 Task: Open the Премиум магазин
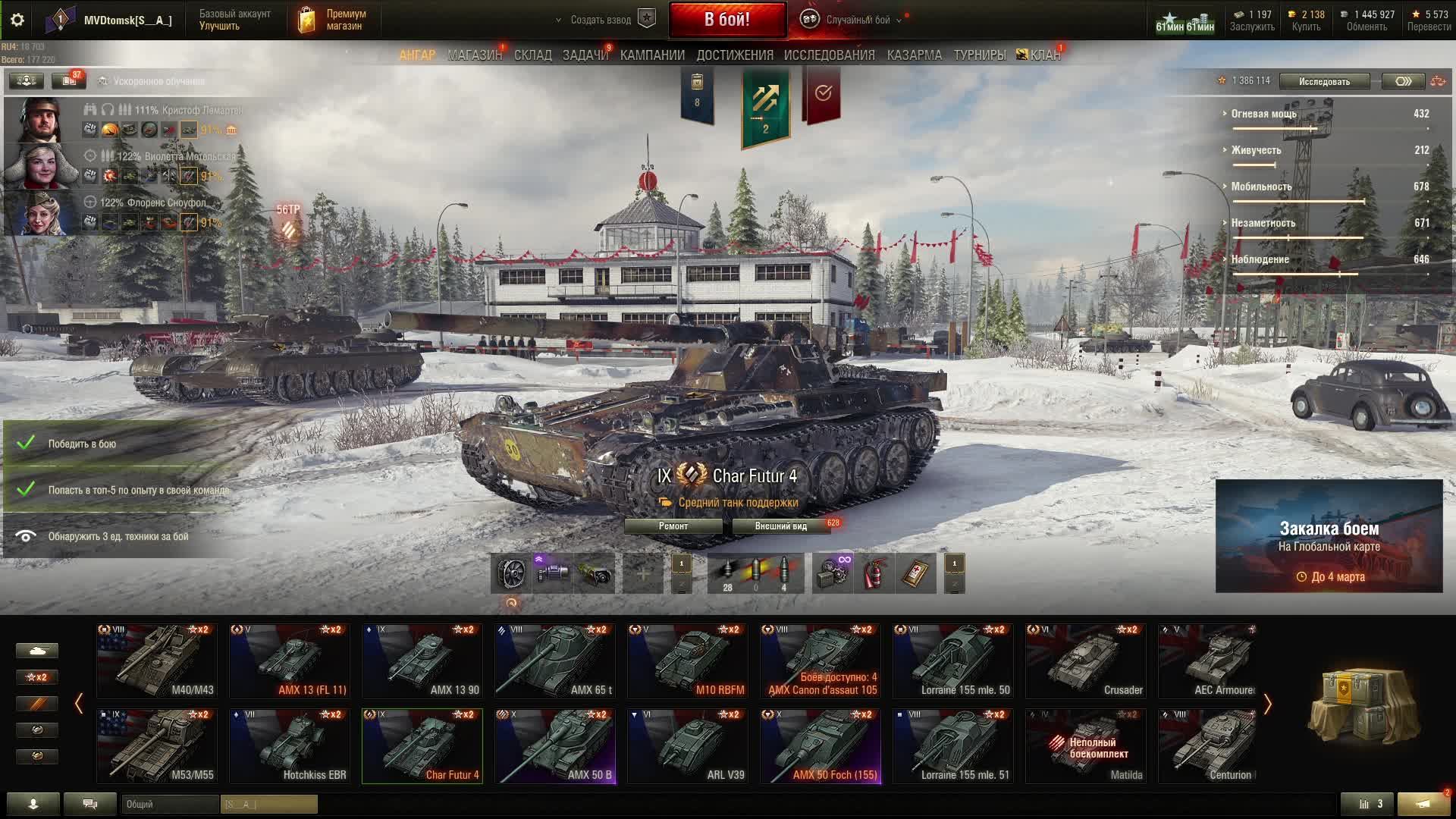[334, 20]
